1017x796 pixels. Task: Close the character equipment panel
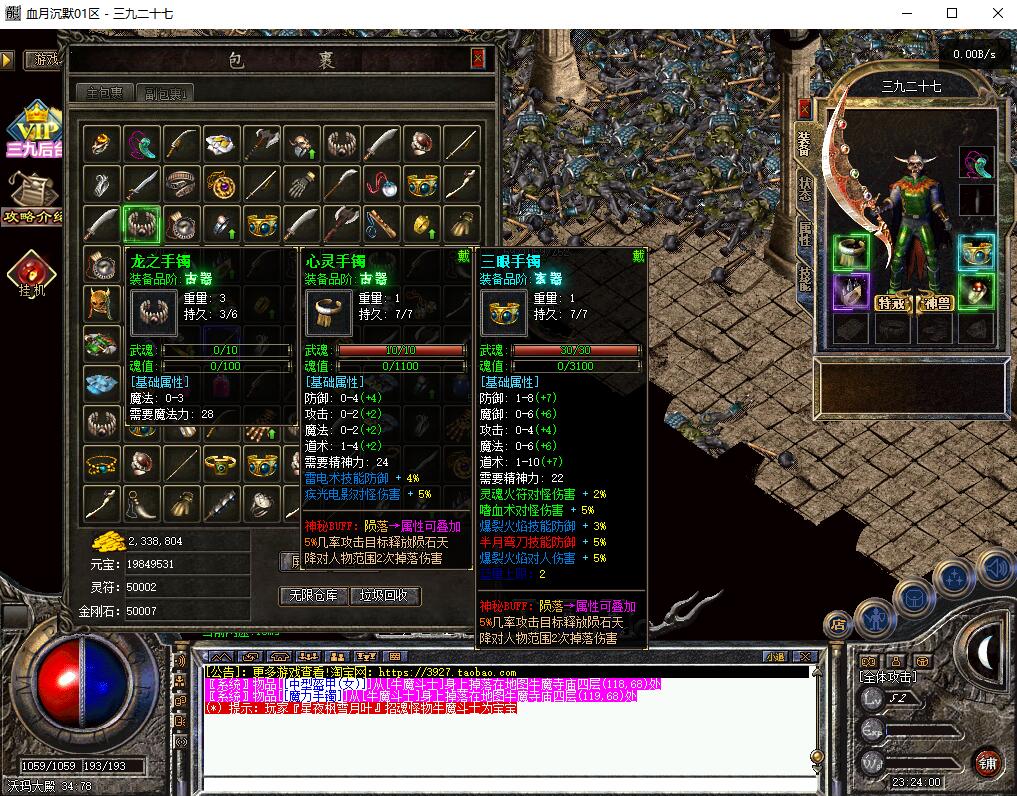point(805,108)
